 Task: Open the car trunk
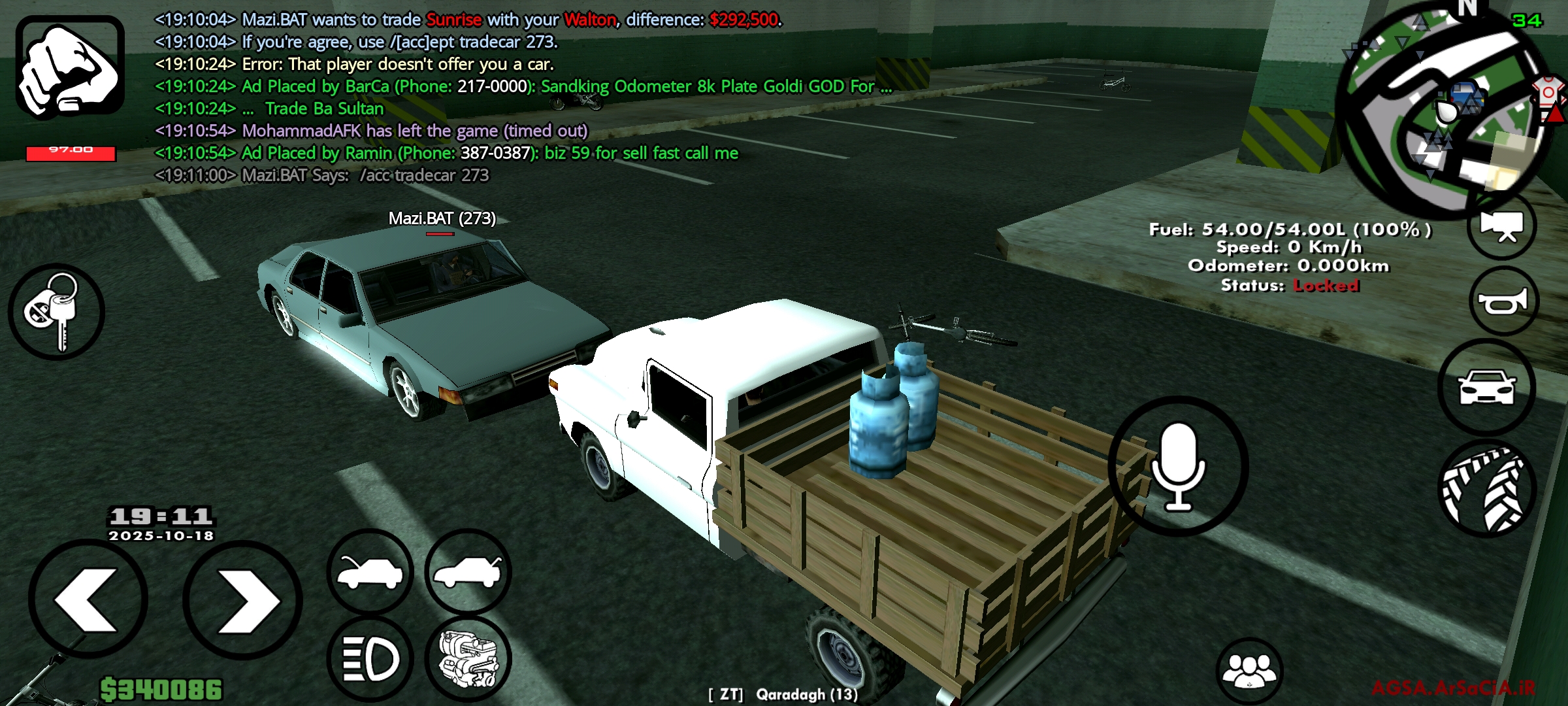[x=468, y=571]
